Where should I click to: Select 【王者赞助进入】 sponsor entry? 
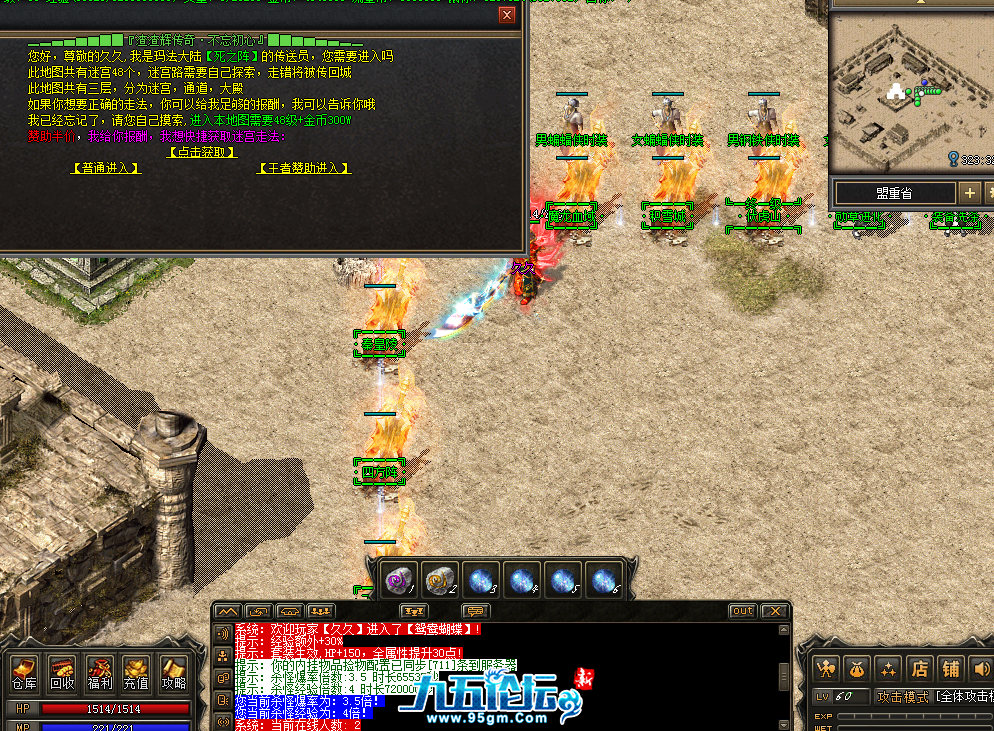(305, 168)
